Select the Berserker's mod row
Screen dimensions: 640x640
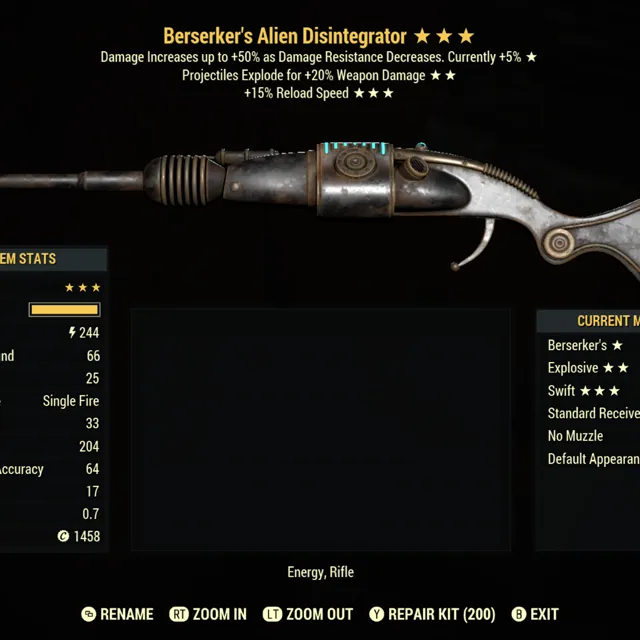tap(587, 345)
